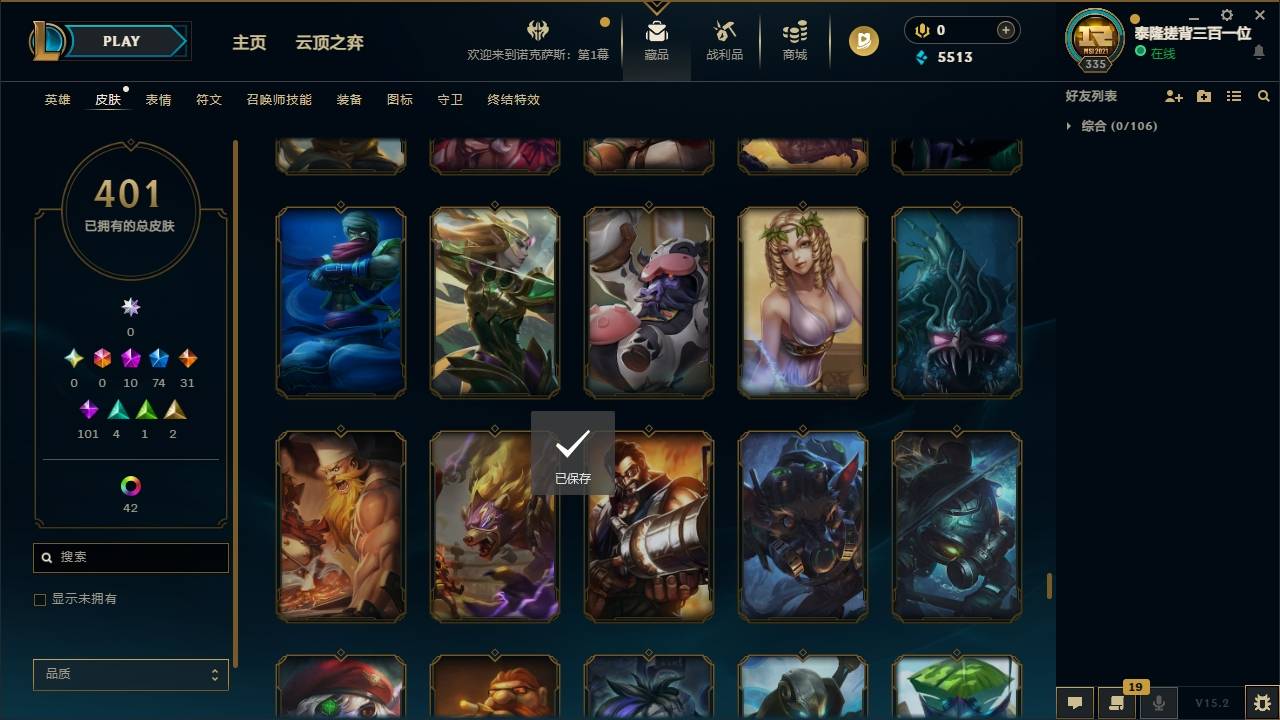Open the chat message icon
1280x720 pixels.
[x=1075, y=702]
